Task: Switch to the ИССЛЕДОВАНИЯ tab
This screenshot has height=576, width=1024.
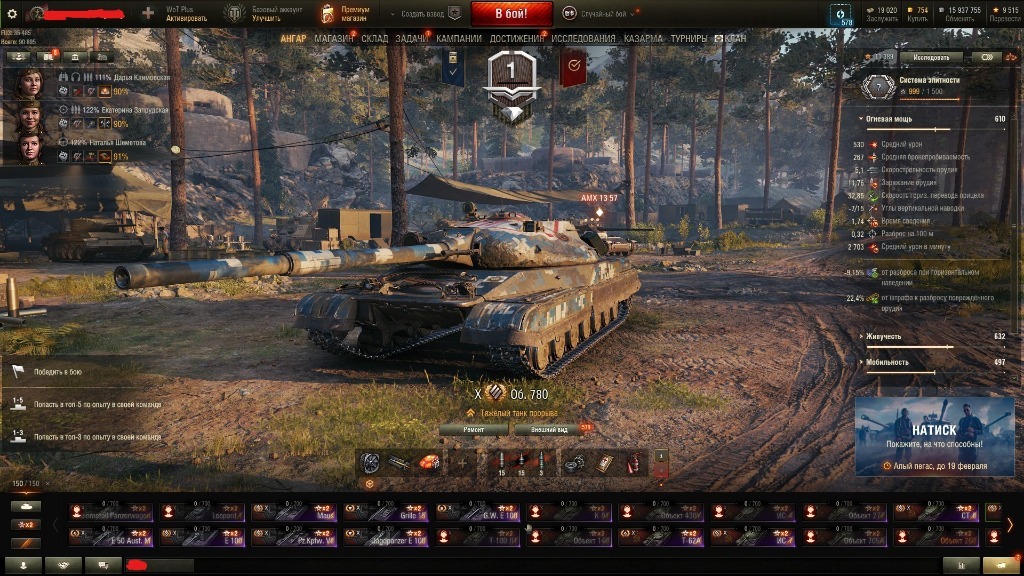Action: pyautogui.click(x=583, y=39)
